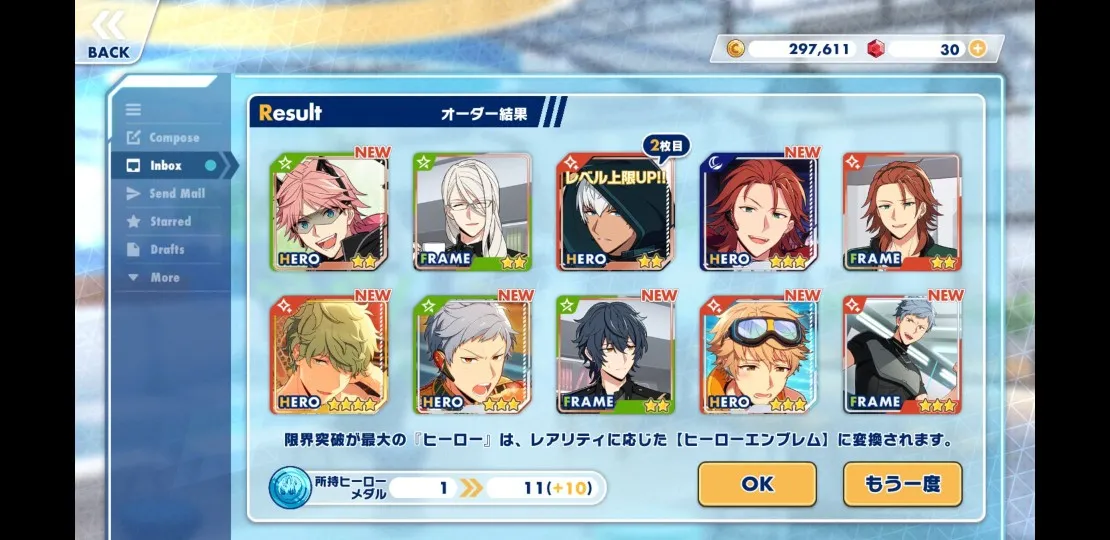Viewport: 1110px width, 540px height.
Task: View the red-haired three-star hero card
Action: [759, 212]
